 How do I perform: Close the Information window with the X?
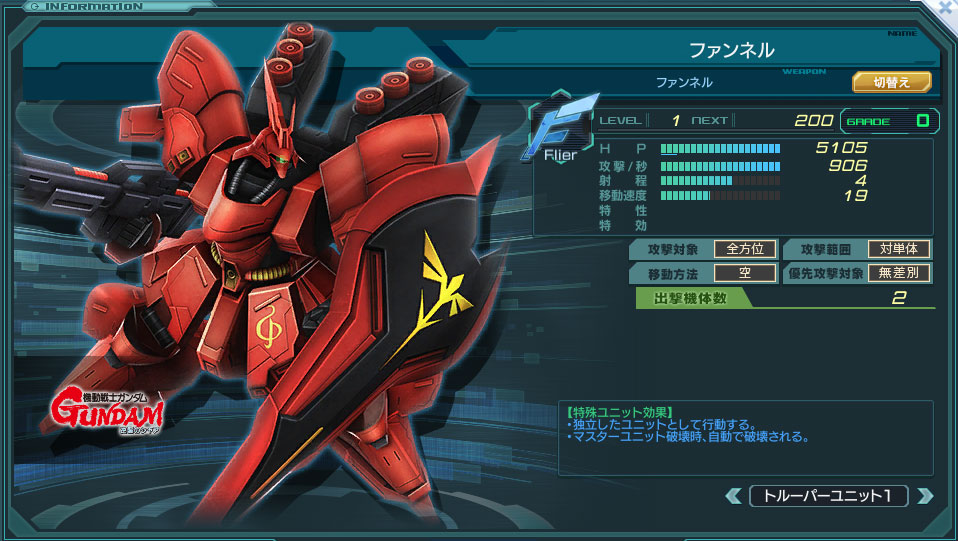pos(946,7)
